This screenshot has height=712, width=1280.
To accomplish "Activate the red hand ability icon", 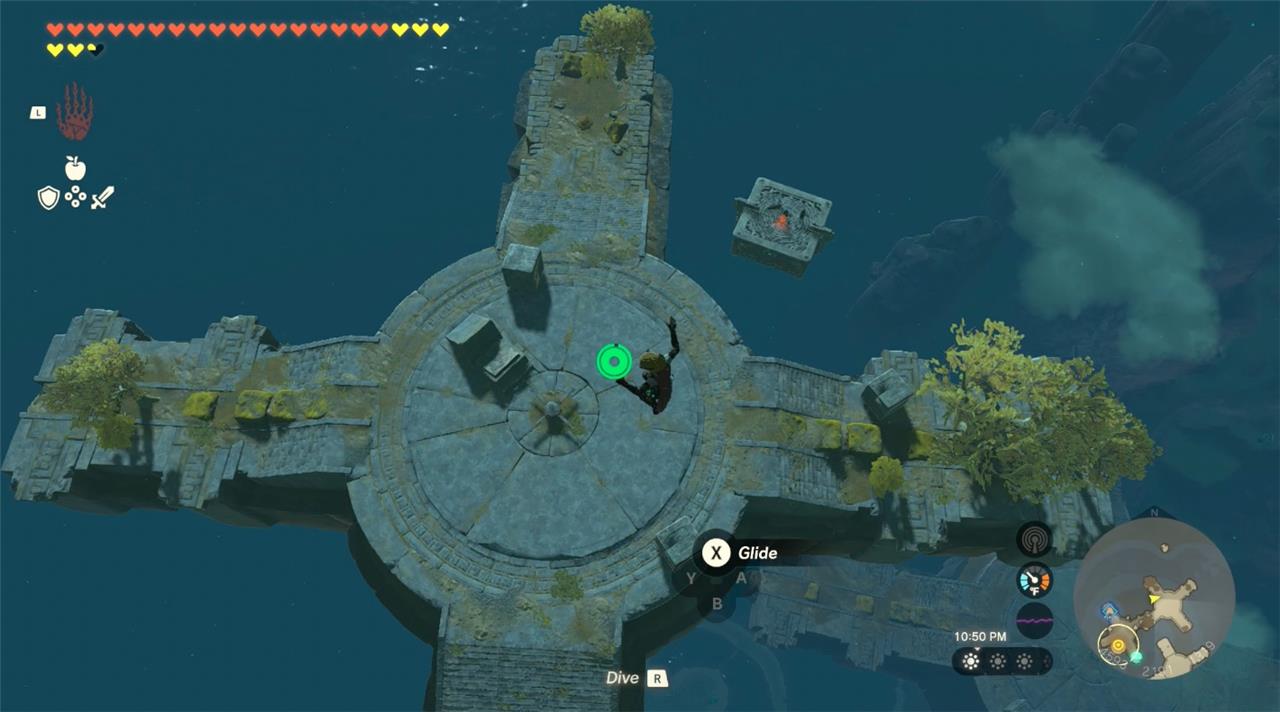I will point(75,112).
